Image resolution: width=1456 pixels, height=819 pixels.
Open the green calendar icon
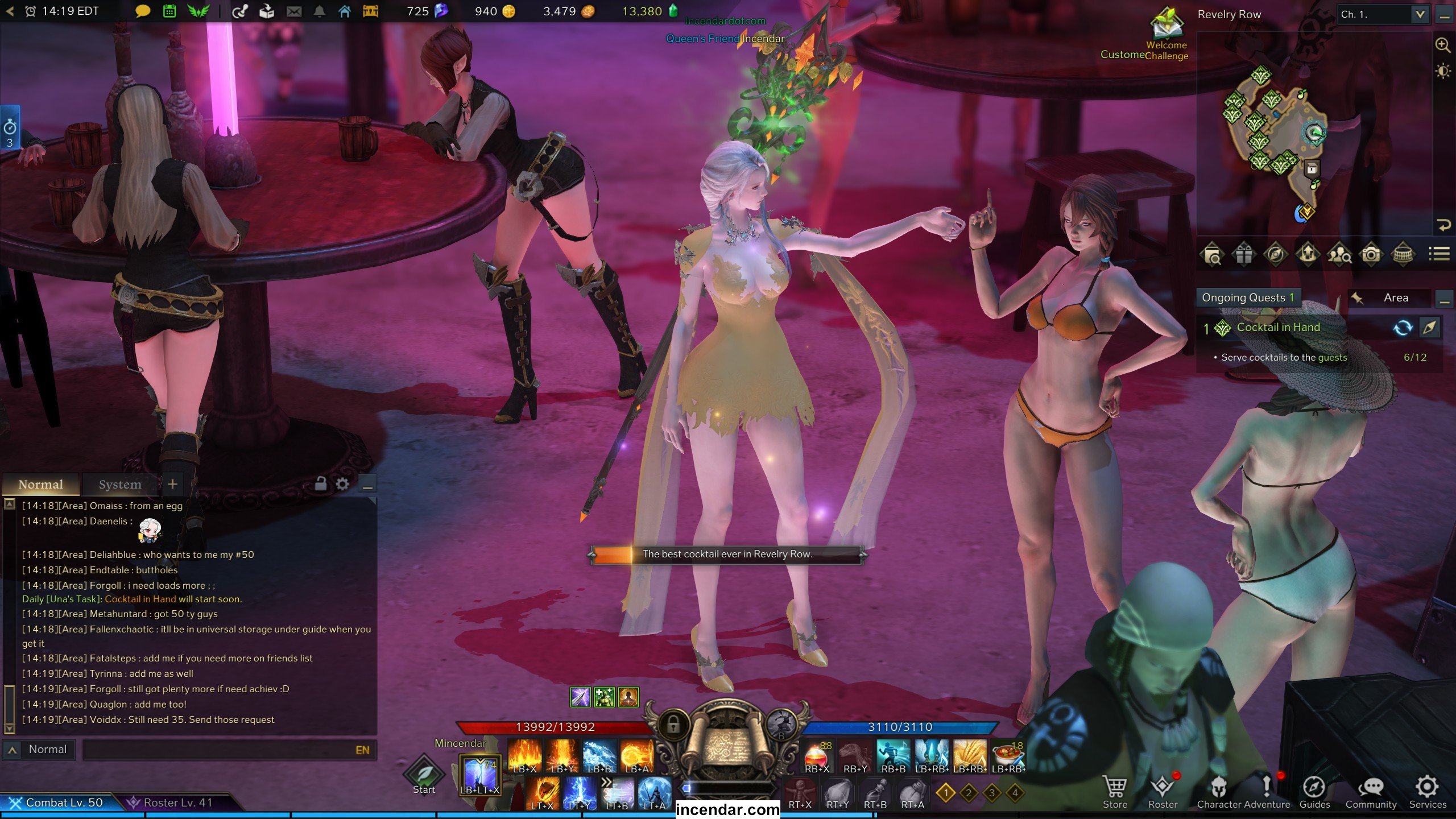169,11
